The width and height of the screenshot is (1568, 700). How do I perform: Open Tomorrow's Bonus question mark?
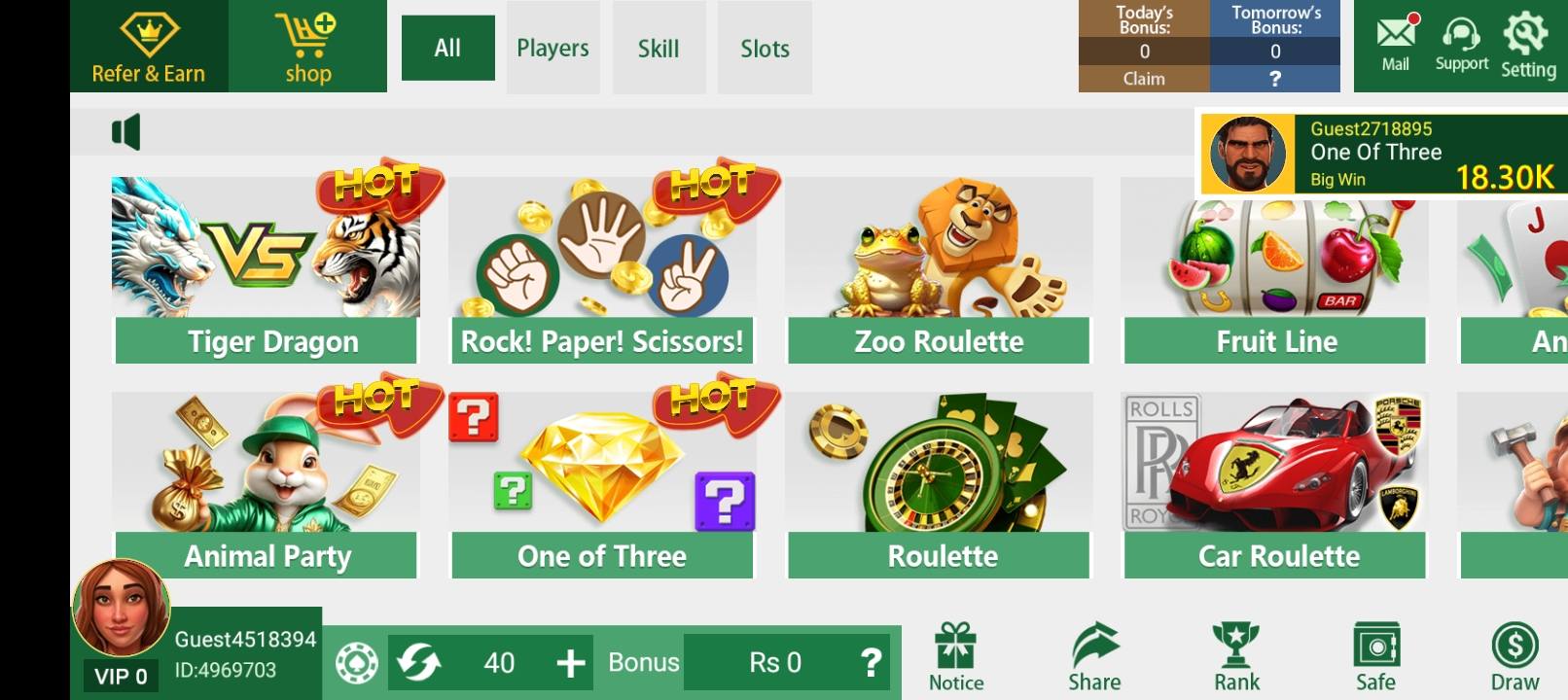pos(1272,80)
